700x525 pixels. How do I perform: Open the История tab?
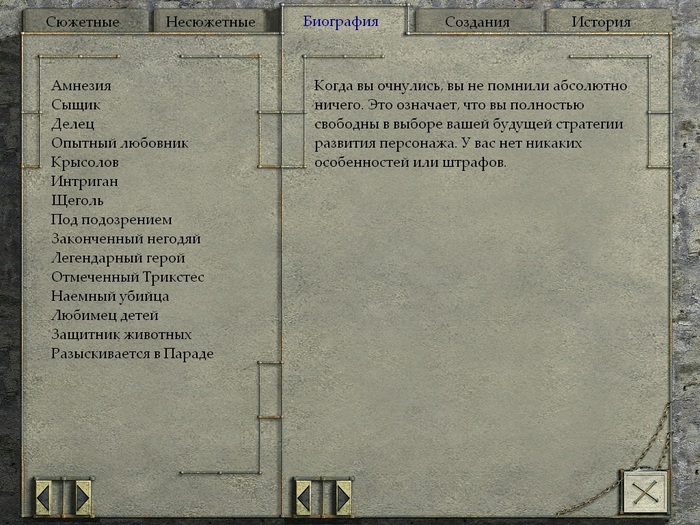pyautogui.click(x=601, y=22)
